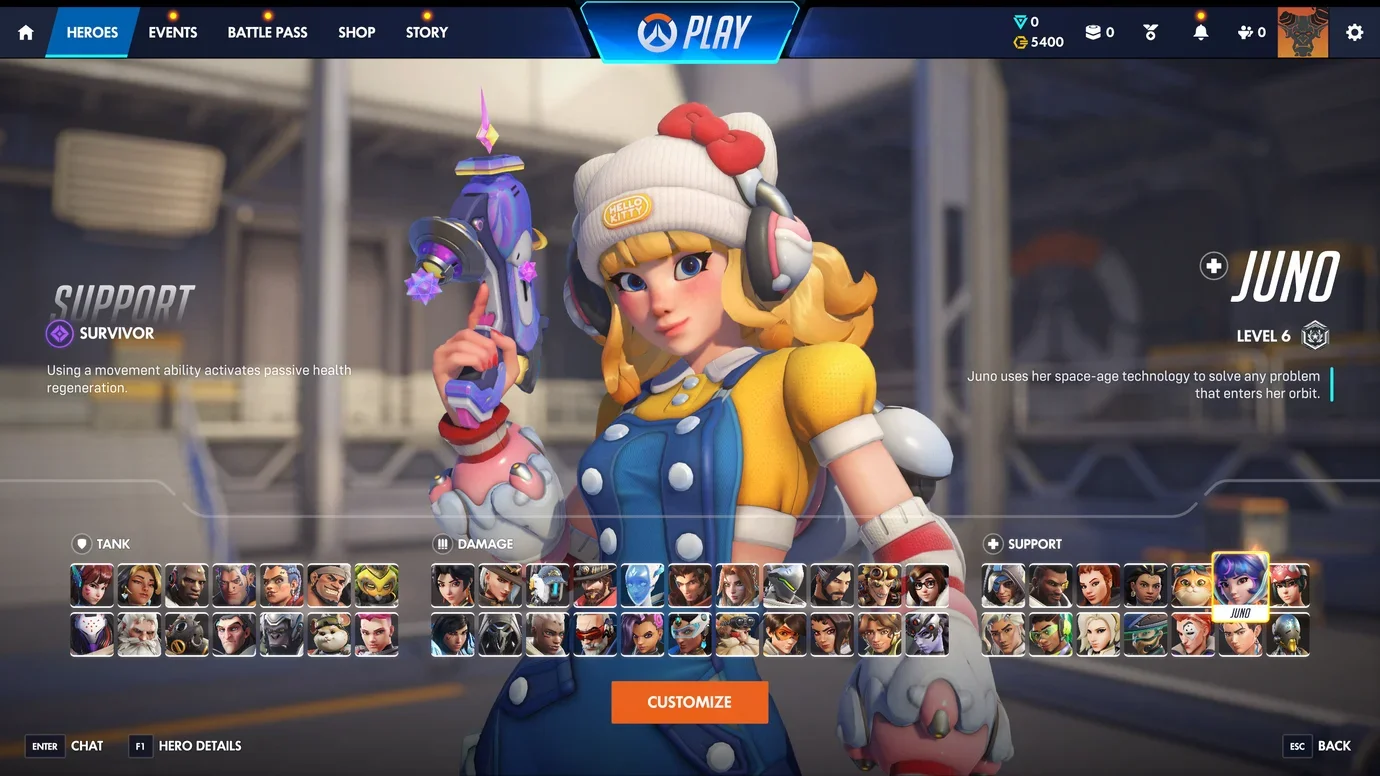Viewport: 1380px width, 776px height.
Task: Select D.Va from the tank roster
Action: [x=92, y=585]
